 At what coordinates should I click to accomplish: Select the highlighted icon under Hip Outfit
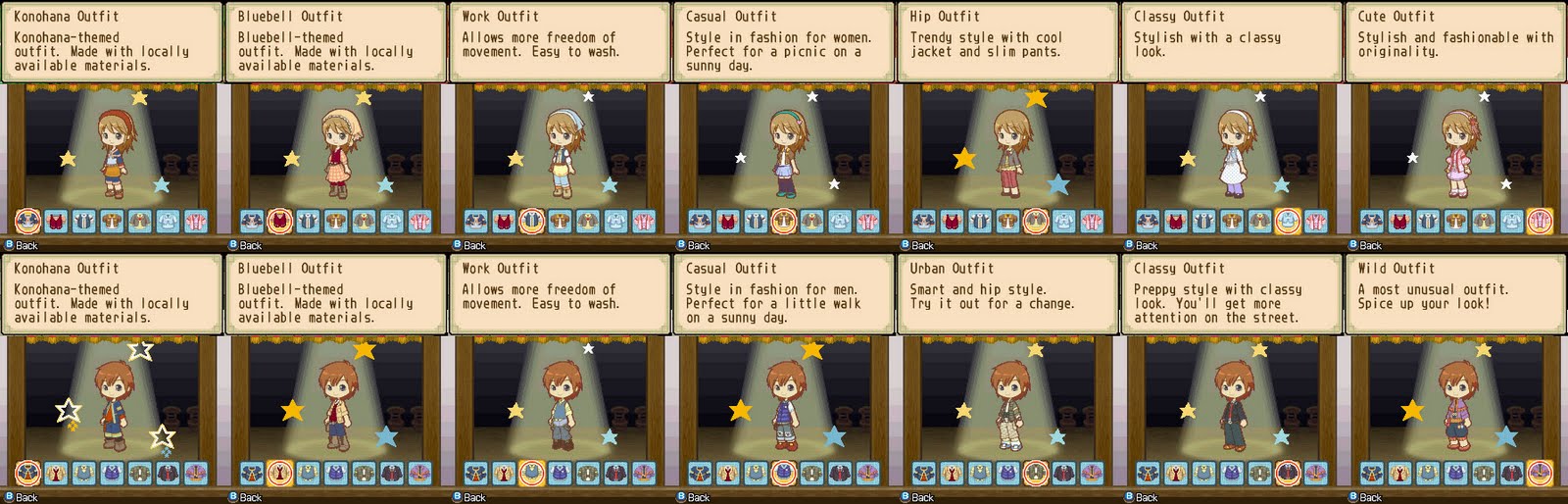[x=1036, y=222]
